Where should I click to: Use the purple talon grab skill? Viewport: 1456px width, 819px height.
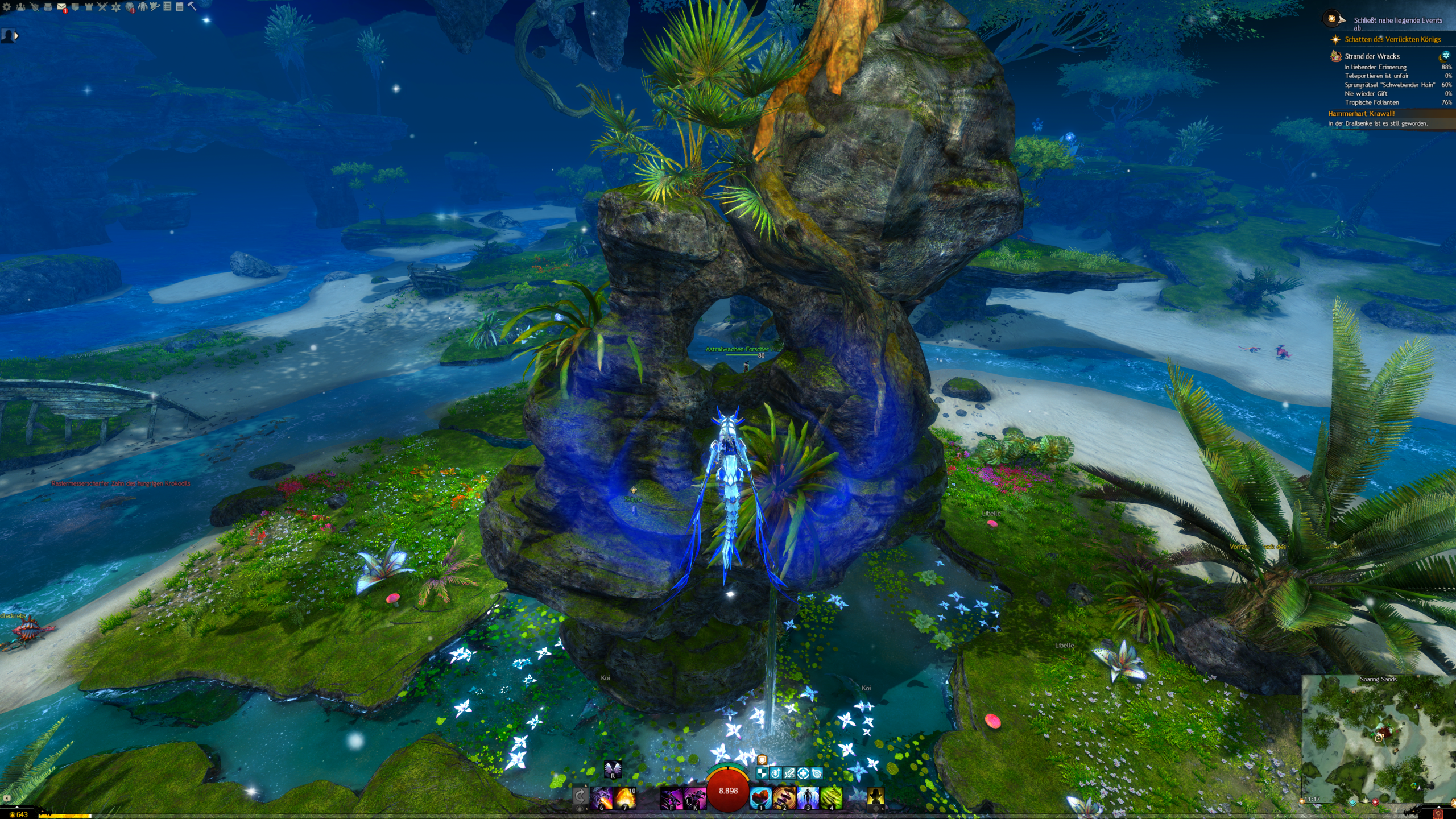(694, 797)
